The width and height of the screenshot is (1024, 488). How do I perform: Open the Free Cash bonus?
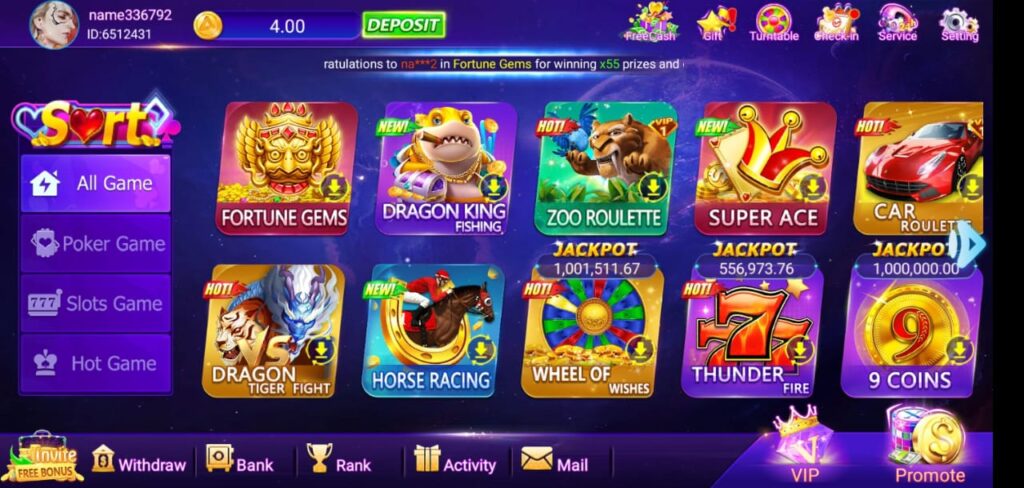click(x=650, y=22)
